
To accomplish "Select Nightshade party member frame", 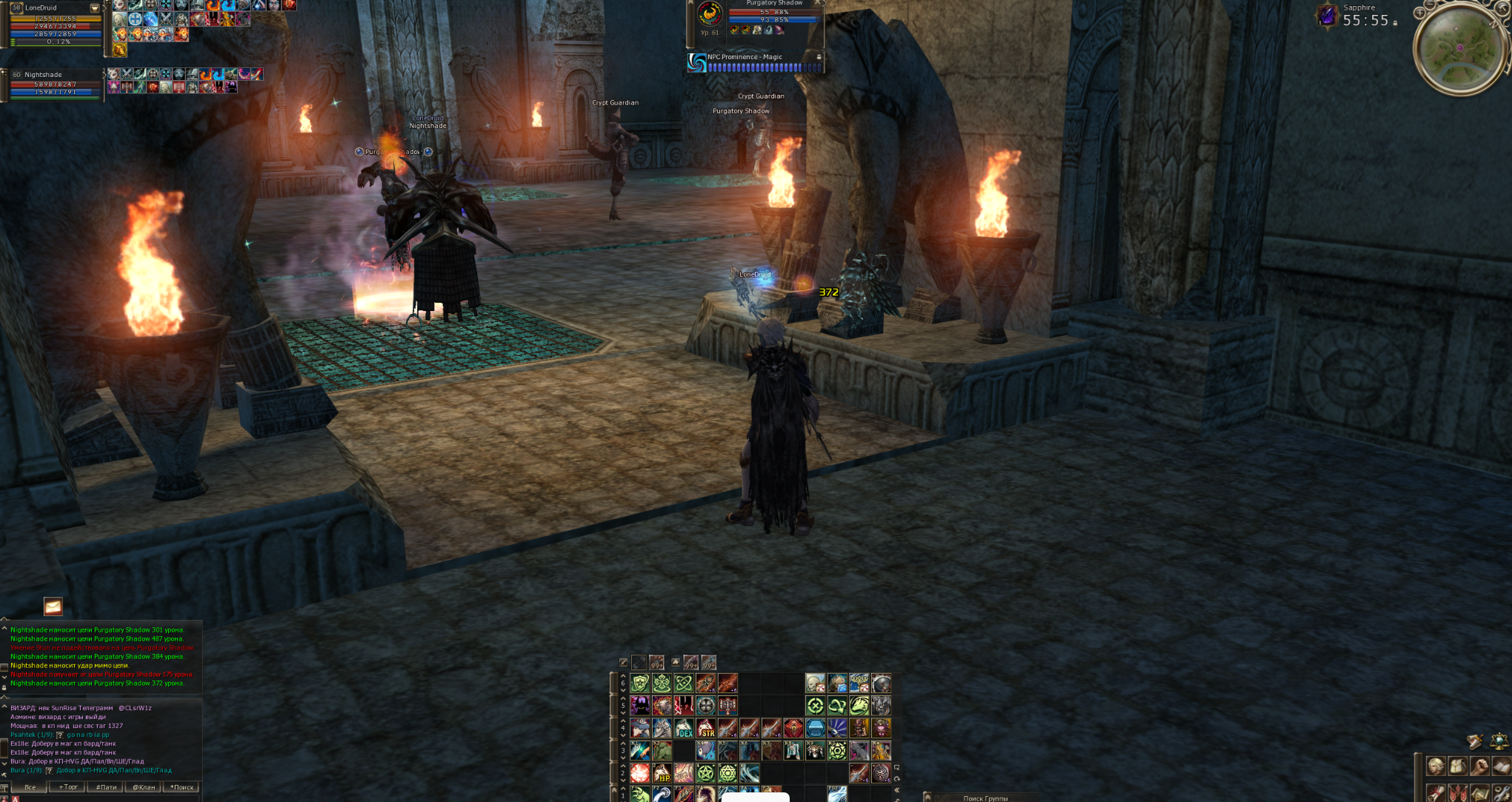I will coord(56,84).
